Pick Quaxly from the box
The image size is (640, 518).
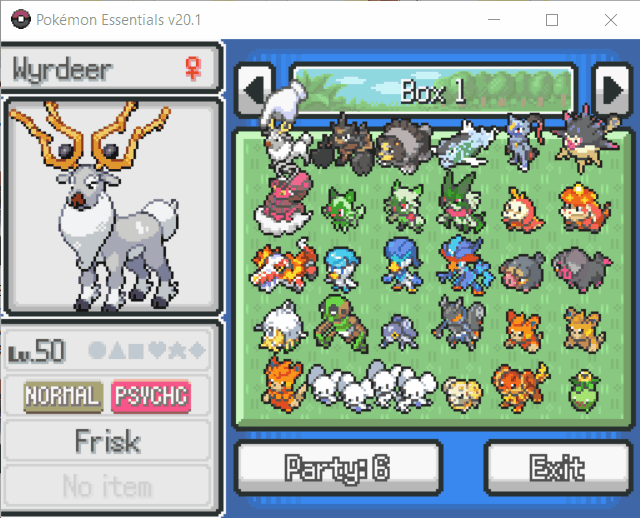342,264
